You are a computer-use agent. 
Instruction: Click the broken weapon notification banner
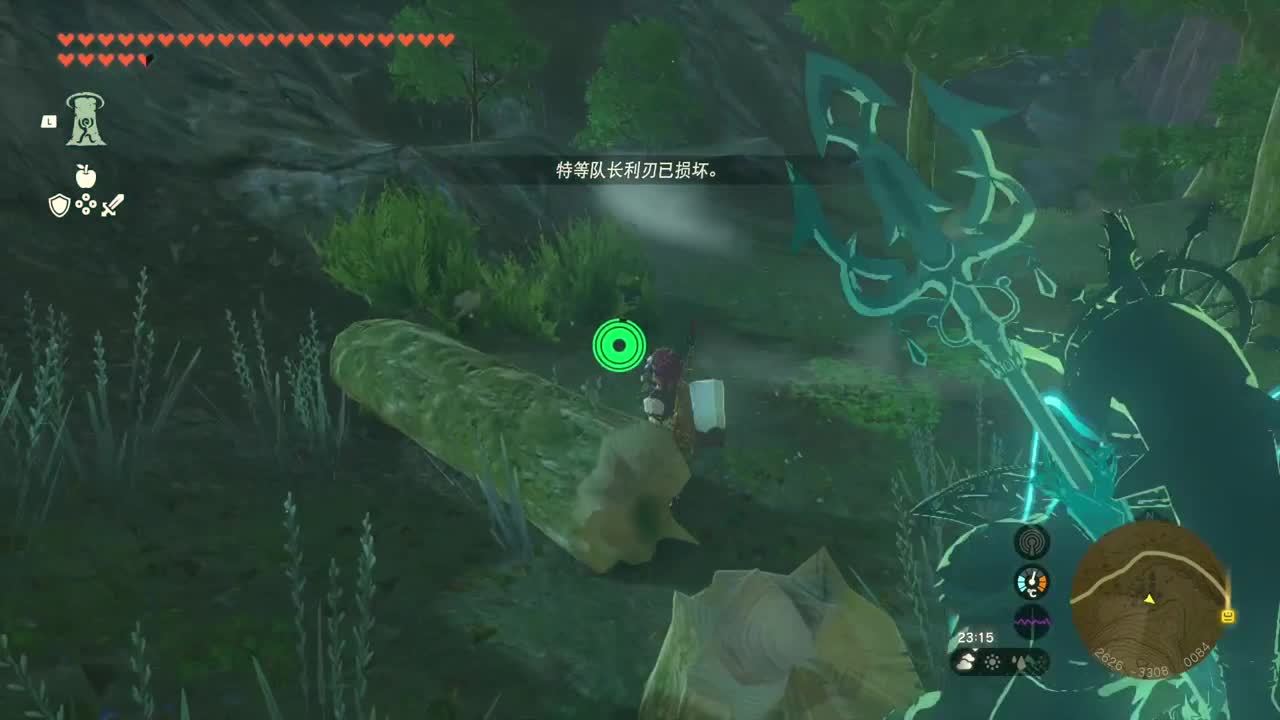pos(638,168)
